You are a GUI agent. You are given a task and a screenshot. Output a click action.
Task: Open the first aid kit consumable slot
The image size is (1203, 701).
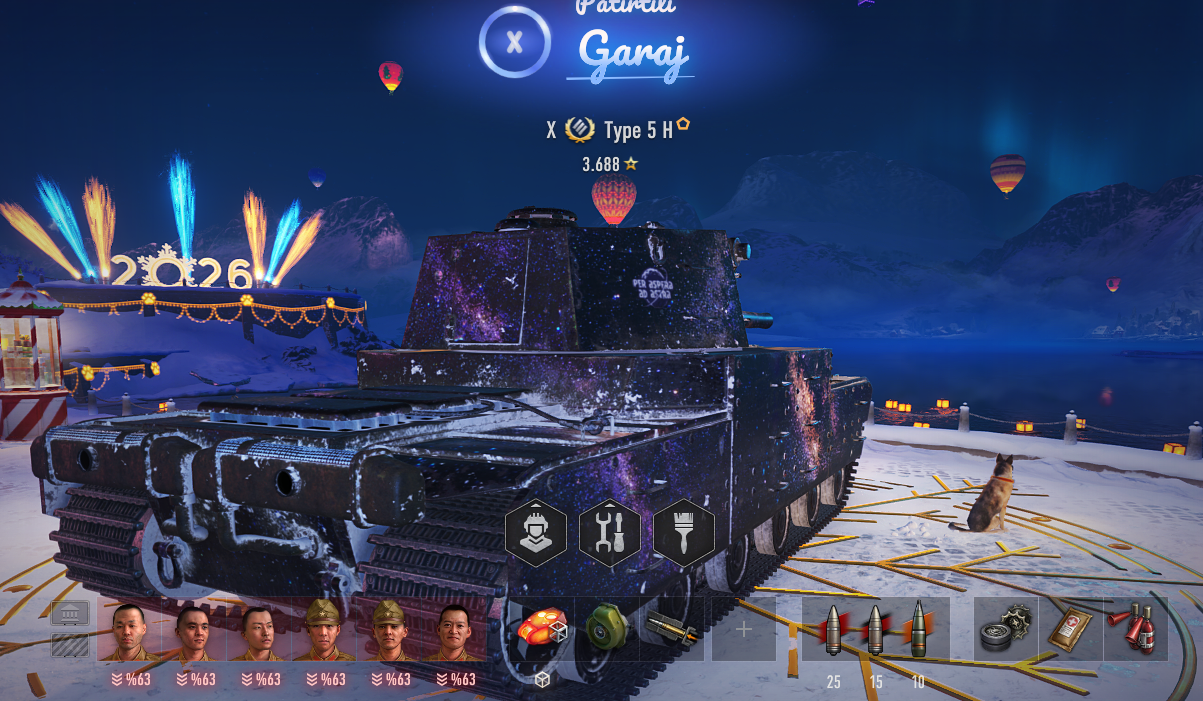coord(1070,630)
